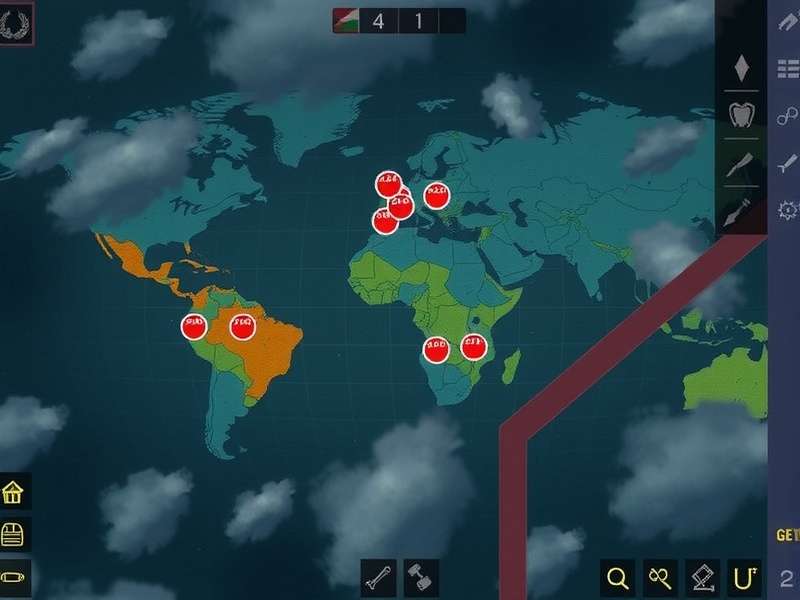
Task: Click the country flag in the top bar
Action: tap(347, 20)
